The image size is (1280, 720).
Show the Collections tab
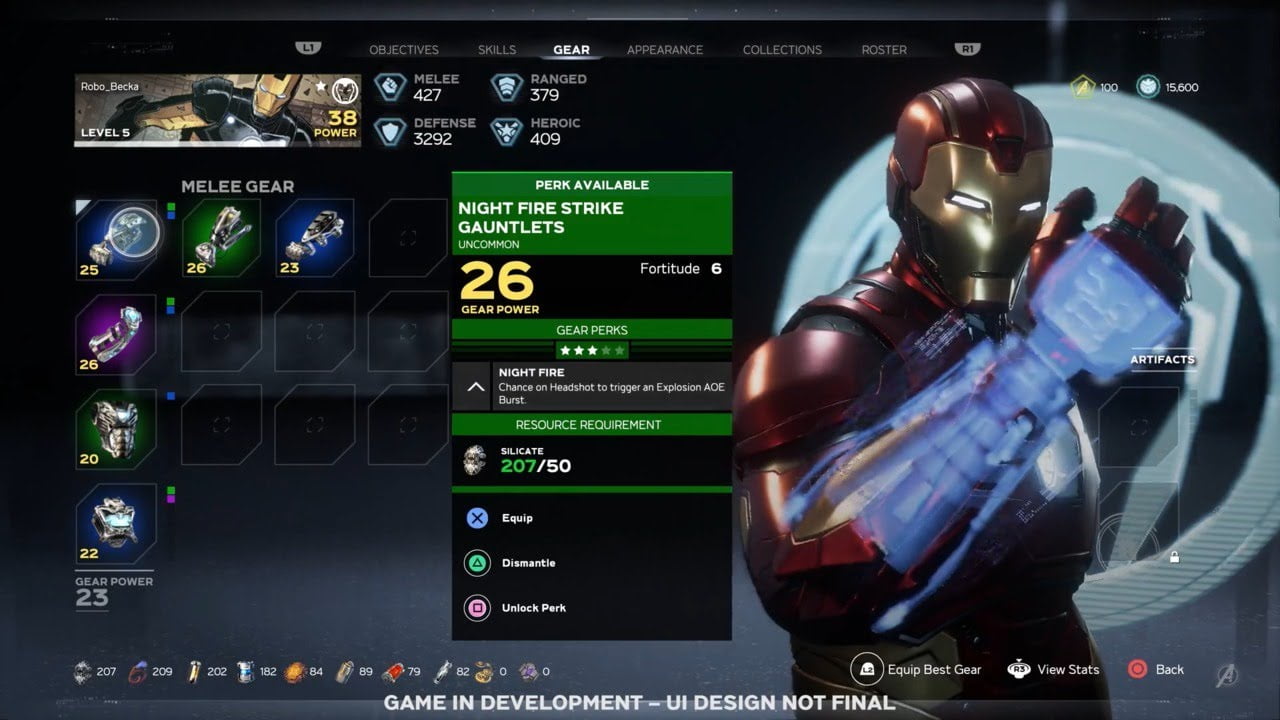coord(782,50)
